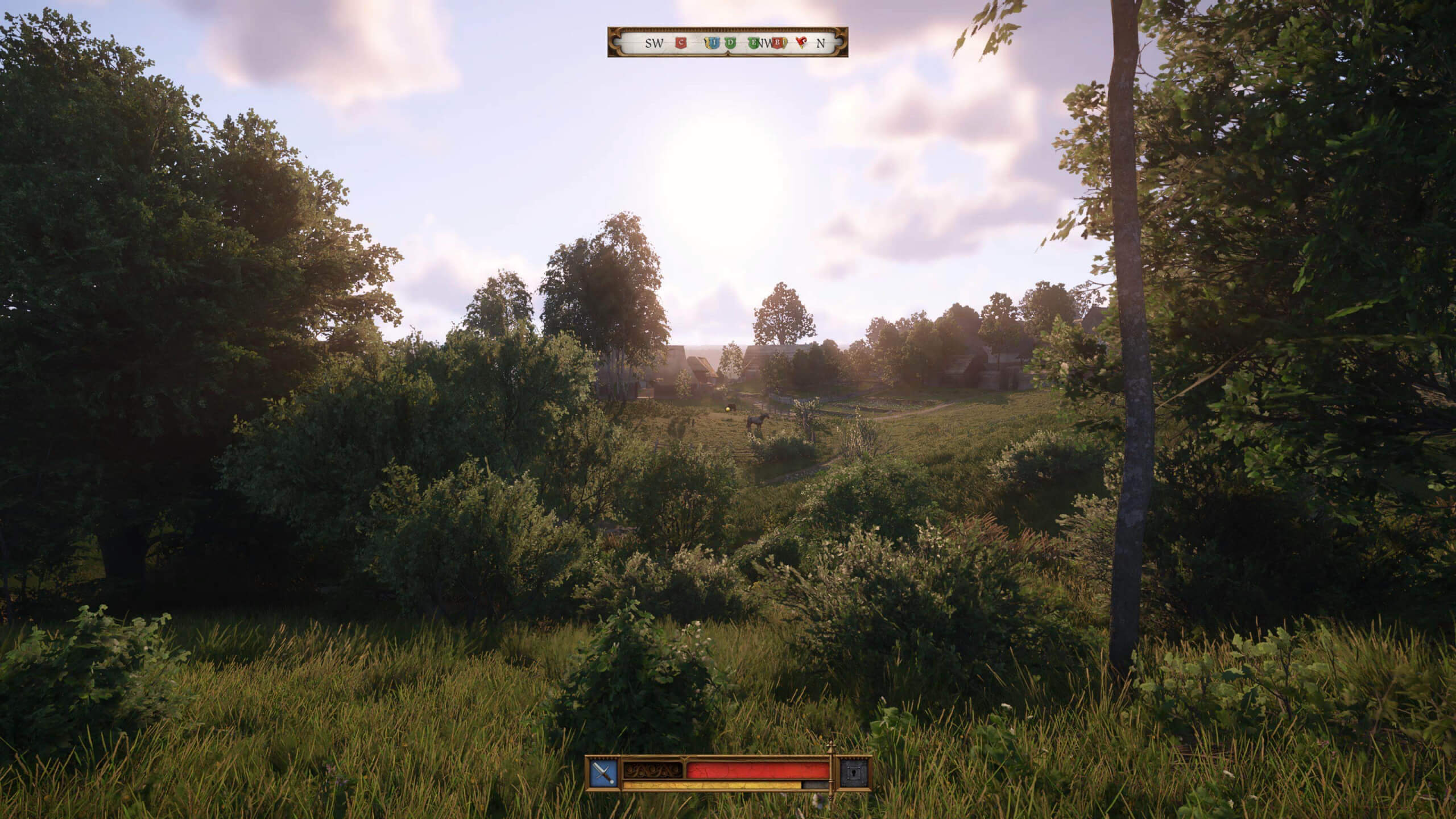The image size is (1456, 819).
Task: Click the green E shield compass marker
Action: tap(754, 43)
